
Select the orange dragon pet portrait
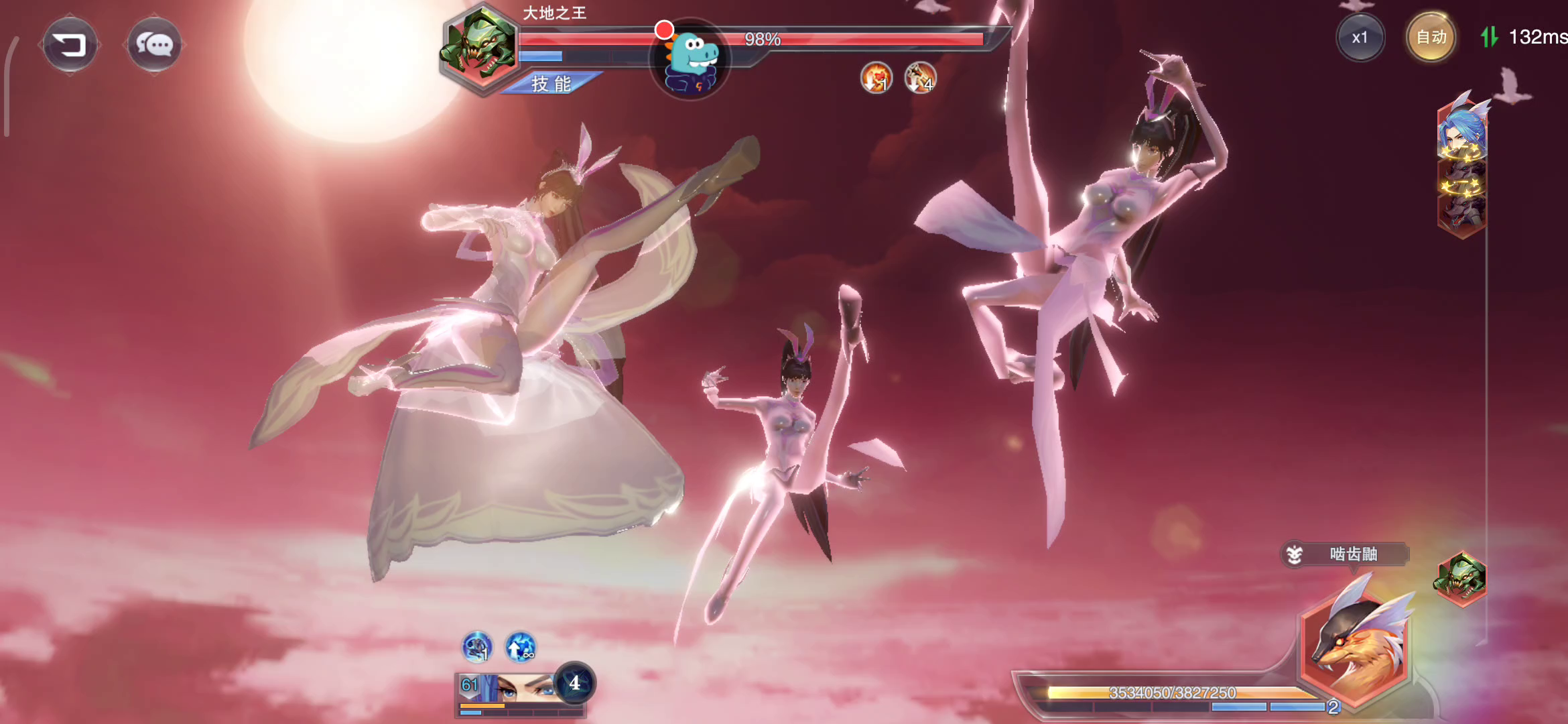1355,647
